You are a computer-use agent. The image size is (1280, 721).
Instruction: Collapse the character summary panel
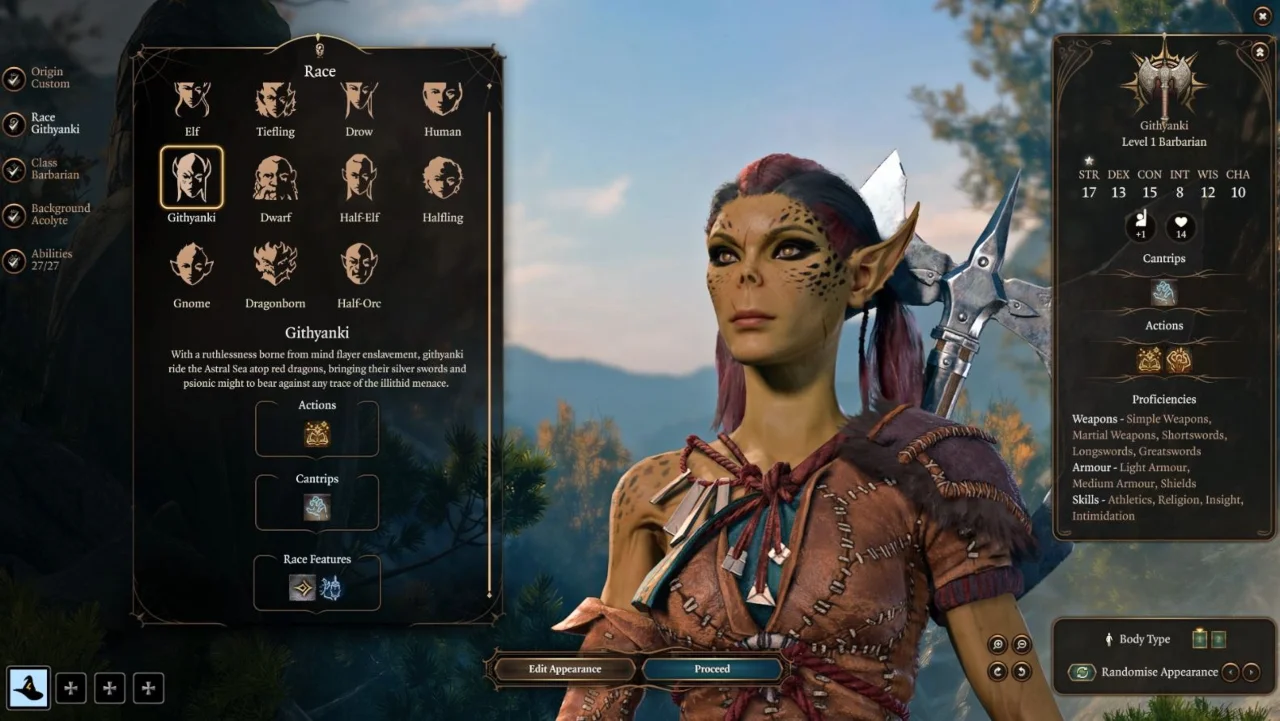click(x=1259, y=51)
